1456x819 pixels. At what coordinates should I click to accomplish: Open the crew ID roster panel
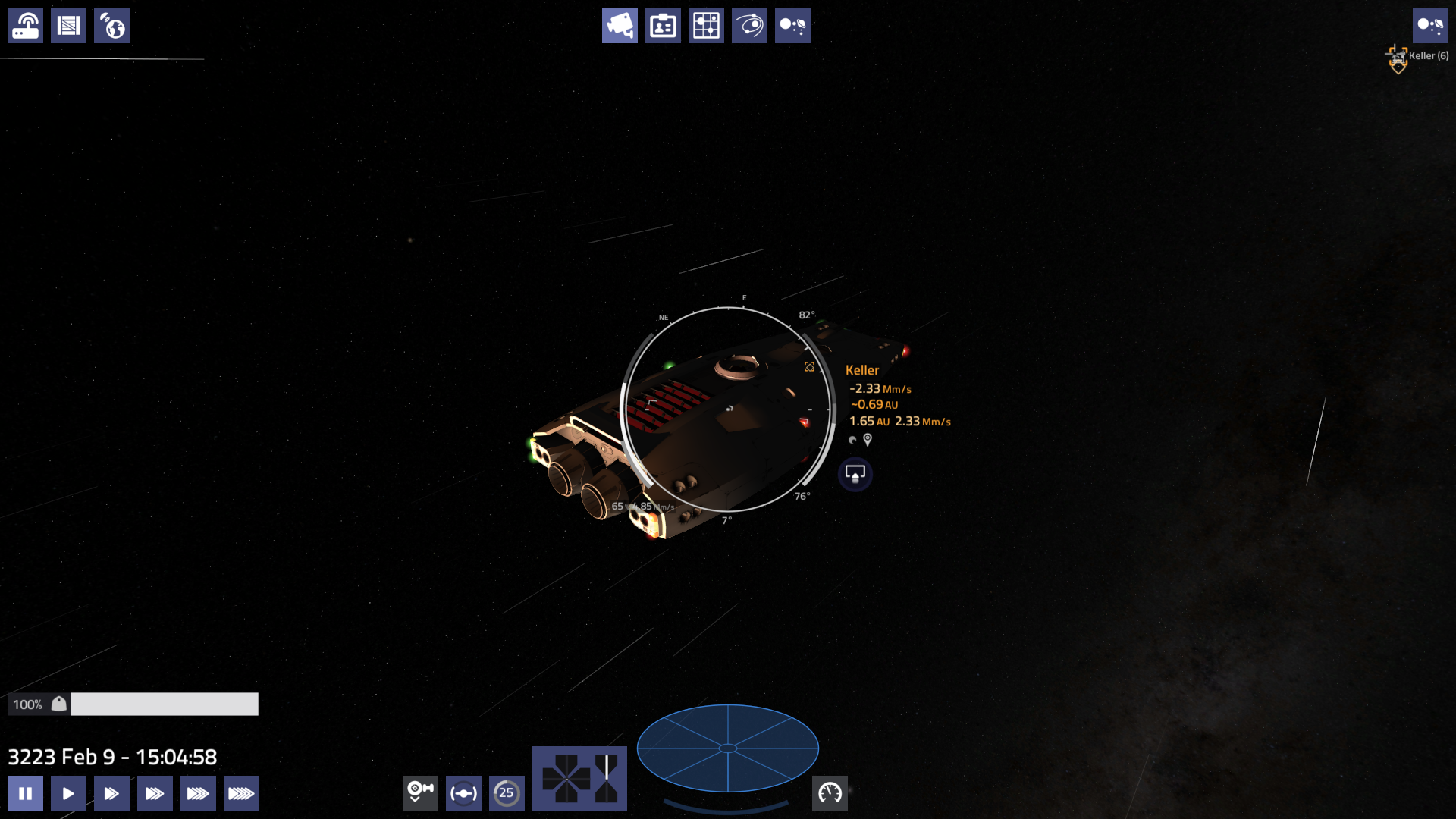(x=663, y=25)
